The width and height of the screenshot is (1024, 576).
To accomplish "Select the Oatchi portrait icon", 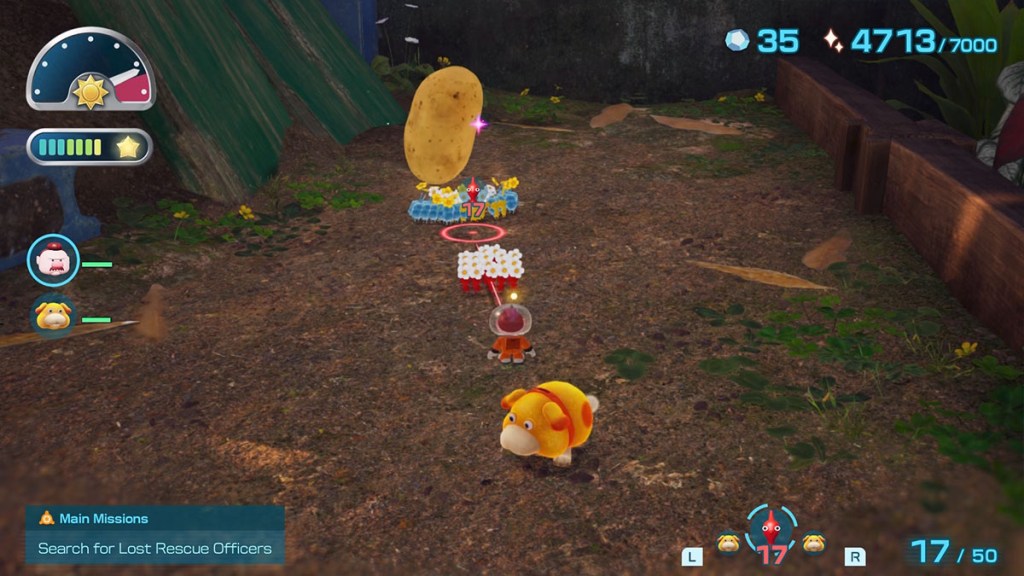I will coord(53,317).
